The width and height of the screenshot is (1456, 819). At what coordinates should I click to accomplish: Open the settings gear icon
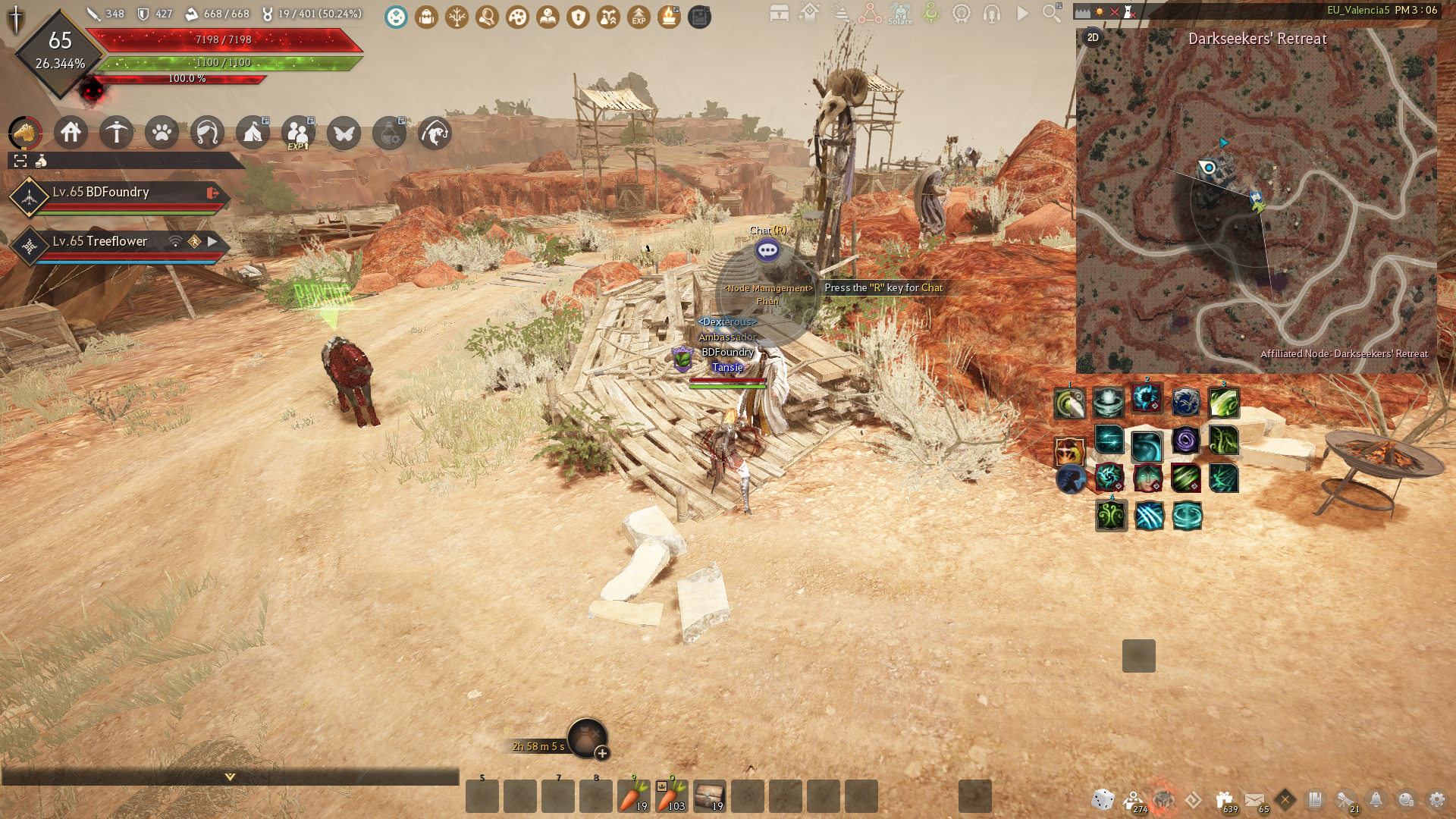[x=1436, y=799]
